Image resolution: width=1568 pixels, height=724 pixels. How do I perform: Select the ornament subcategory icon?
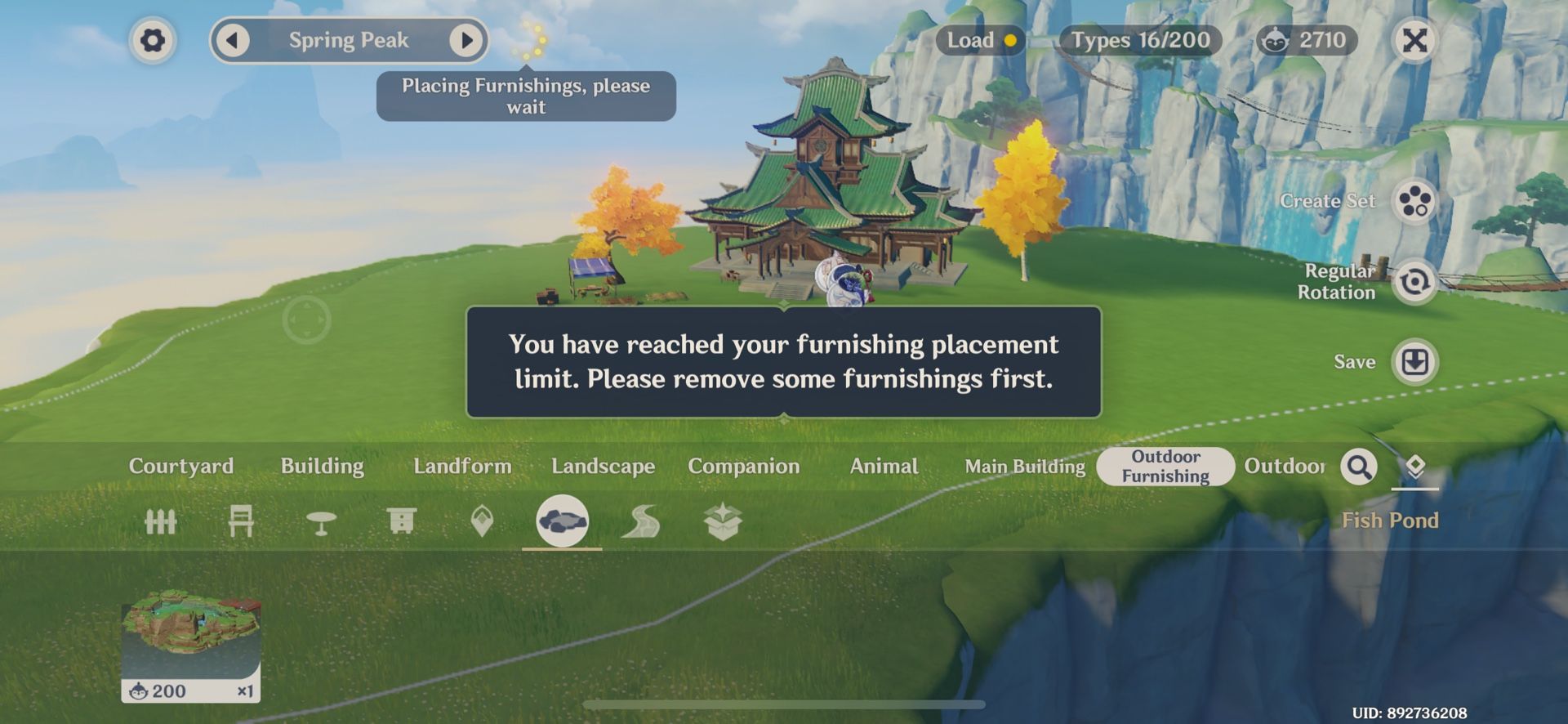tap(482, 523)
